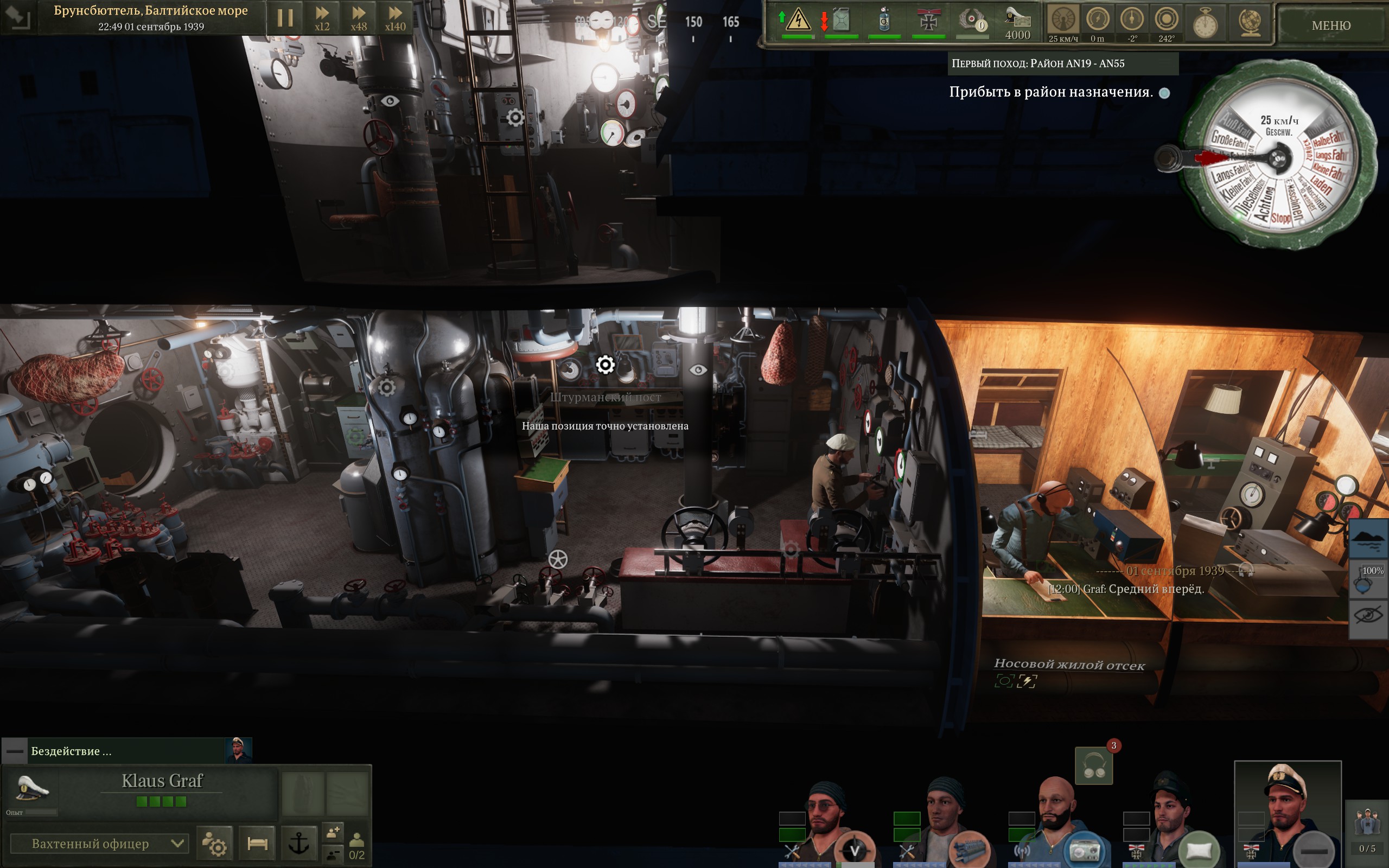
Task: Click the stopwatch icon
Action: point(1205,24)
